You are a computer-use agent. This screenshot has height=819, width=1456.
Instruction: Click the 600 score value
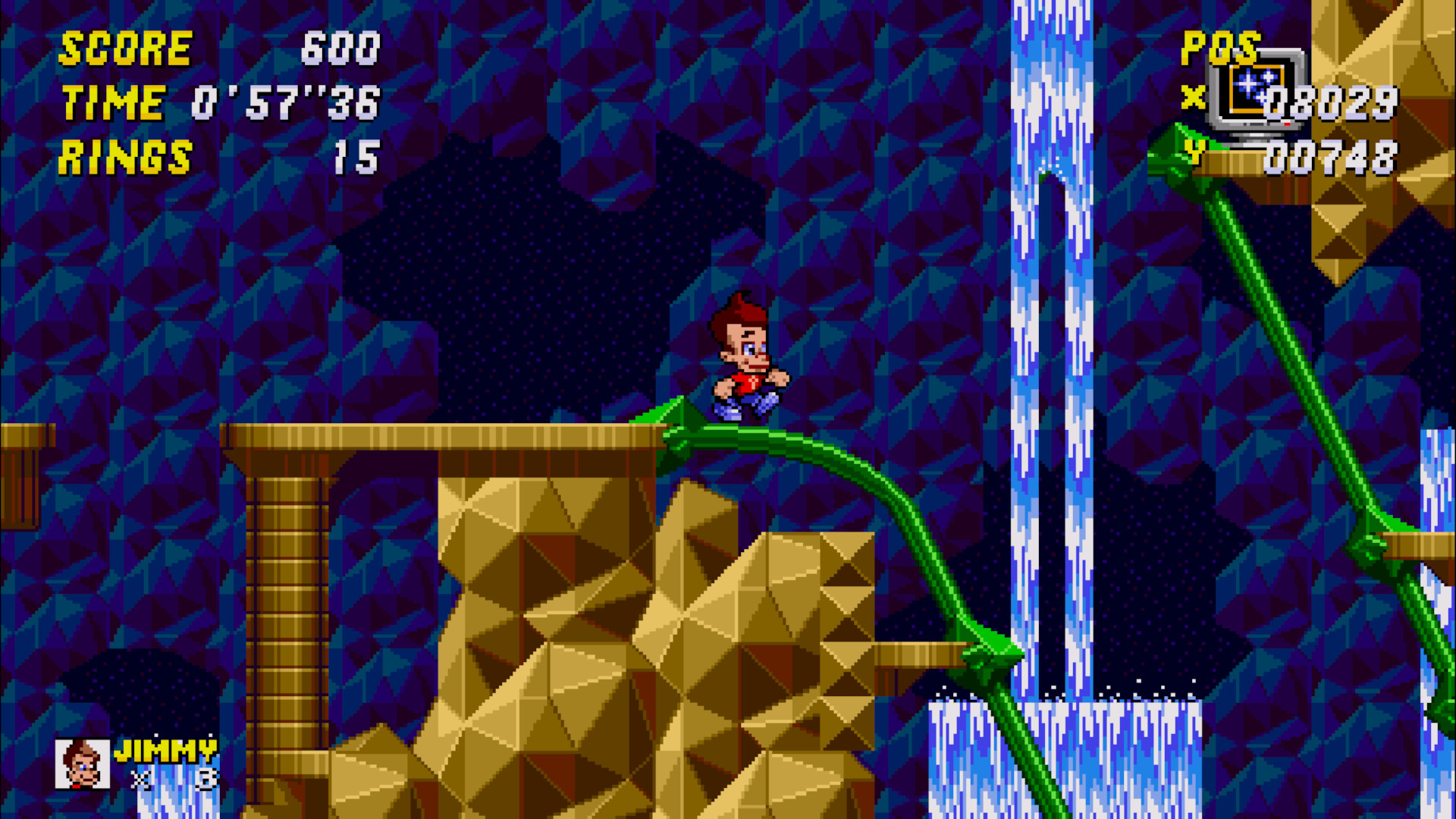341,49
